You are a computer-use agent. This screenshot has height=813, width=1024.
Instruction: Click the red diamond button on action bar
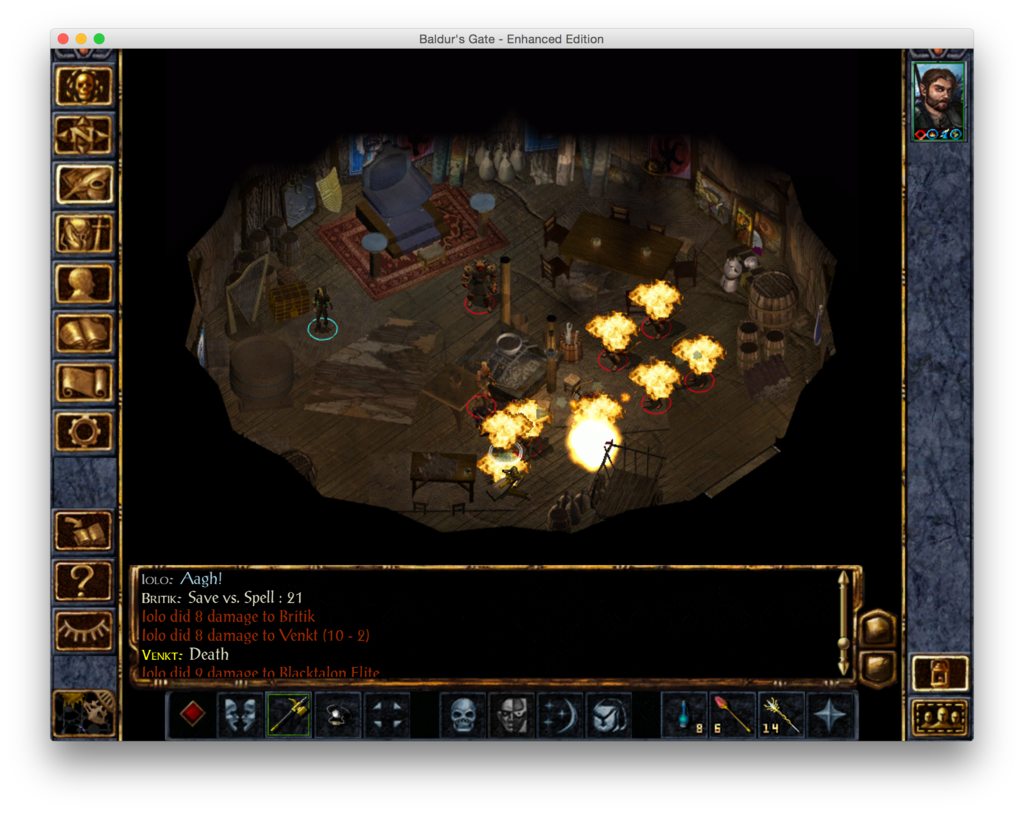[192, 714]
